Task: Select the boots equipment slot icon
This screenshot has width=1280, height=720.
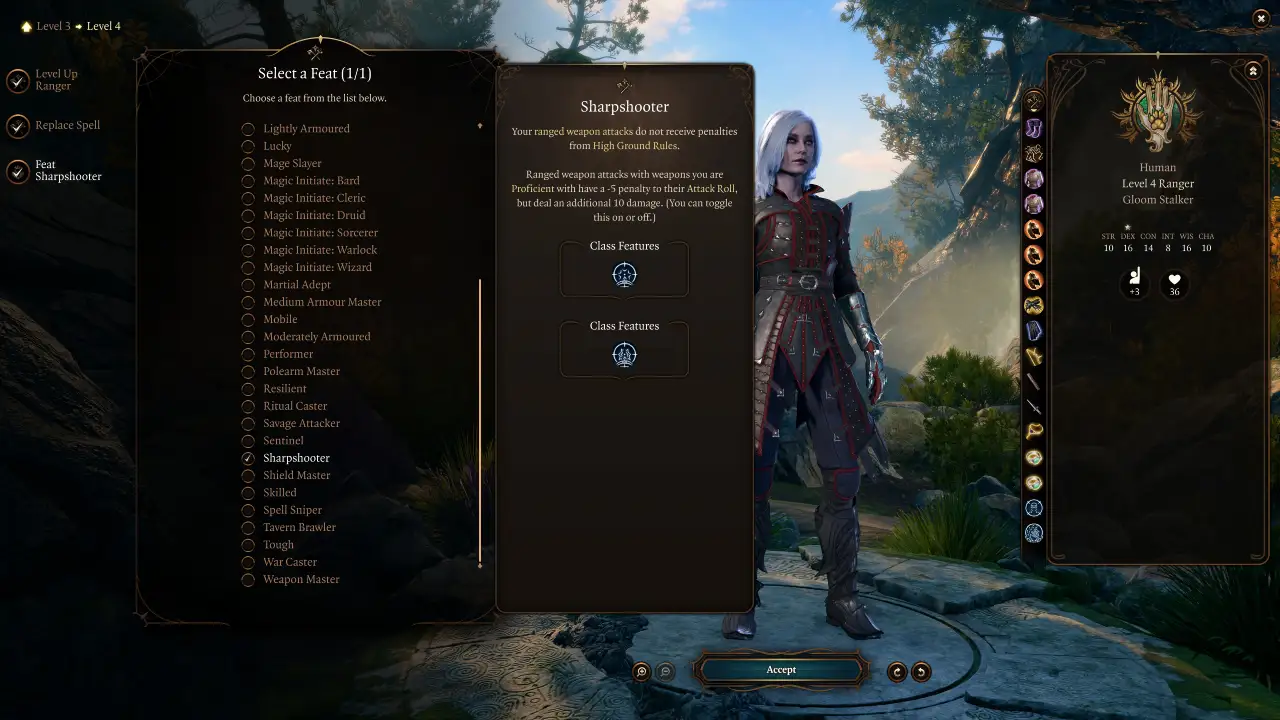Action: pyautogui.click(x=1034, y=126)
